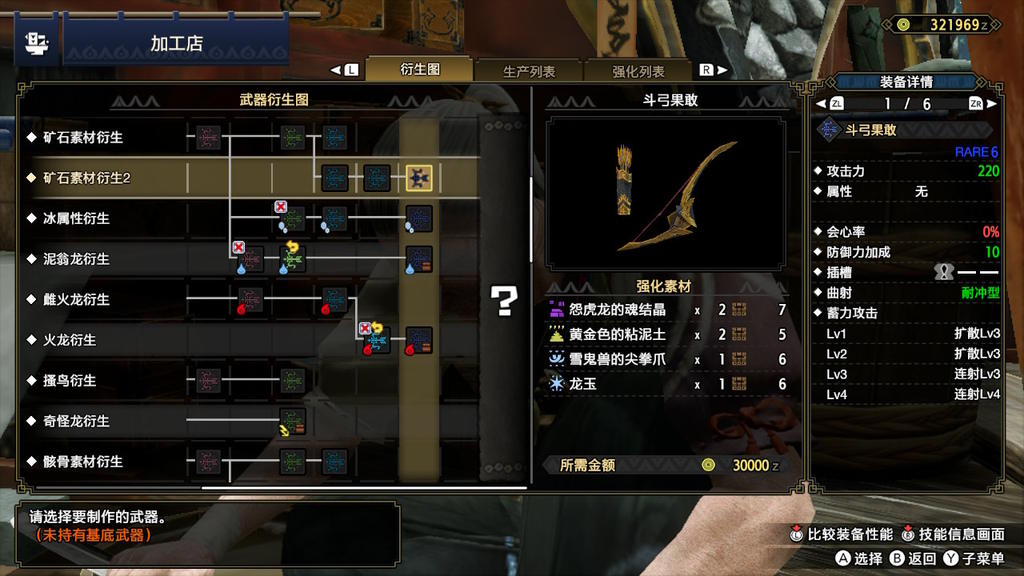Open the 雌火龙衍生 weapon row
Screen dimensions: 1024x576
[x=76, y=299]
